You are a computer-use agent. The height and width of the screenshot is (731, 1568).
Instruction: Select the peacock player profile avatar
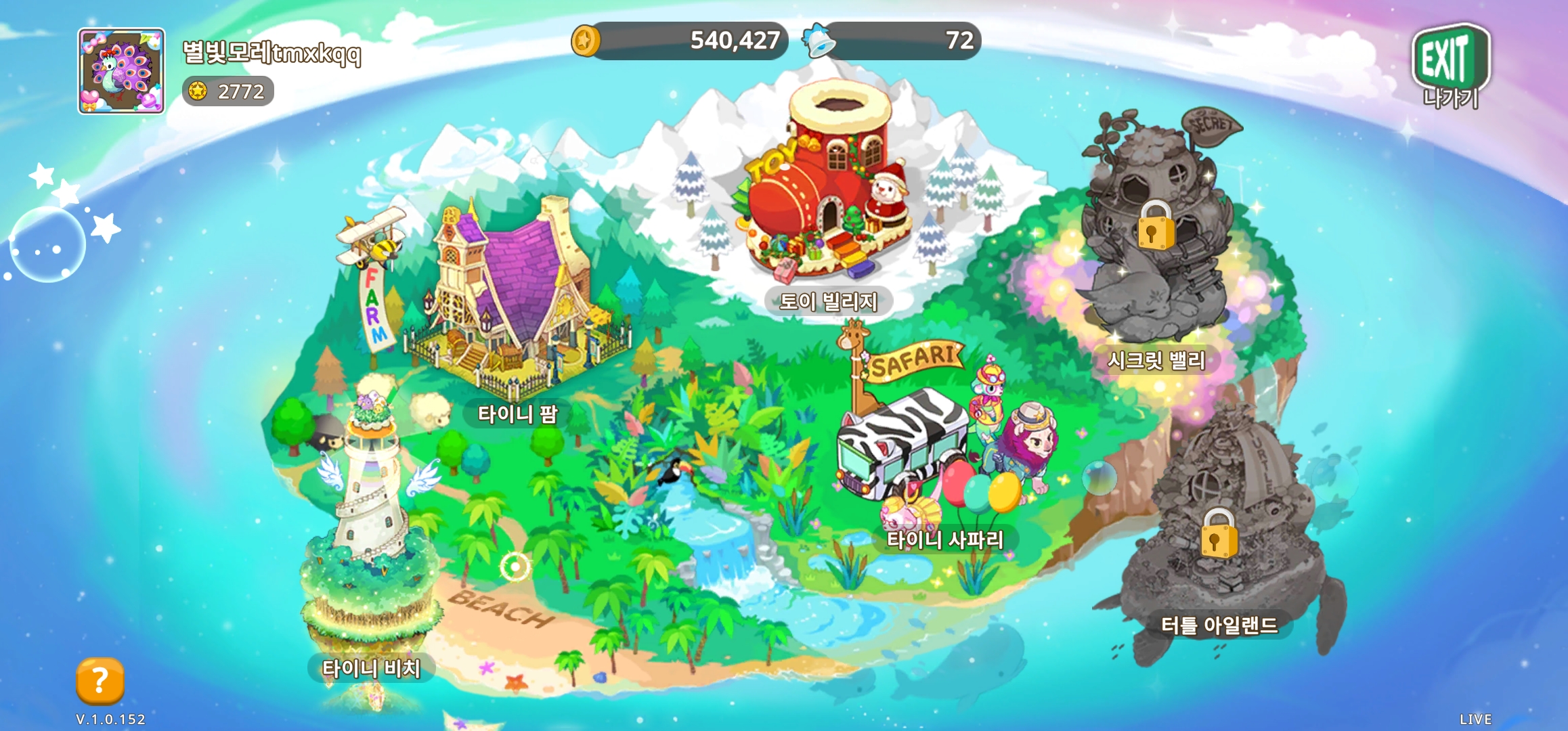click(121, 71)
